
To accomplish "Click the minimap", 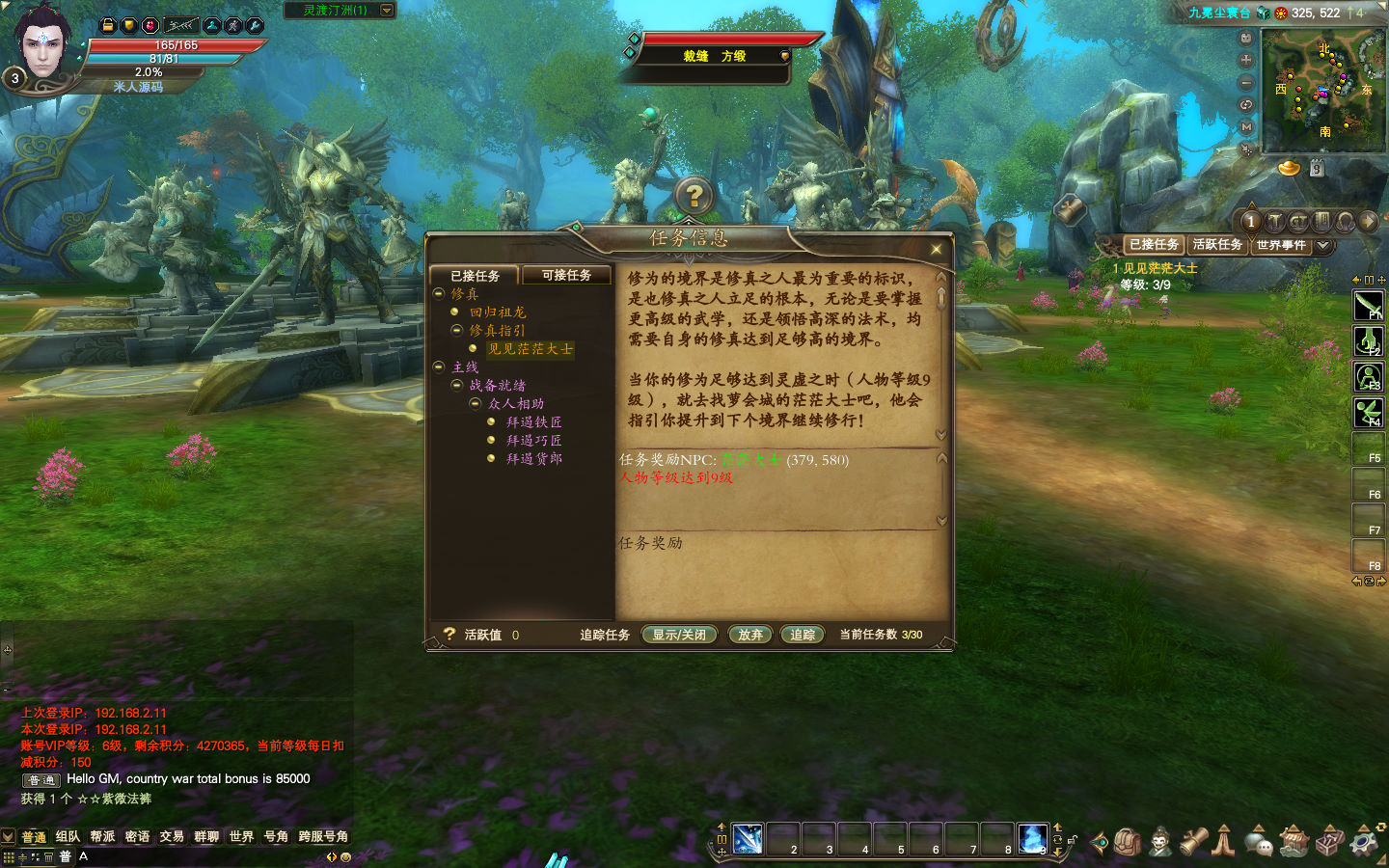I will click(x=1322, y=90).
